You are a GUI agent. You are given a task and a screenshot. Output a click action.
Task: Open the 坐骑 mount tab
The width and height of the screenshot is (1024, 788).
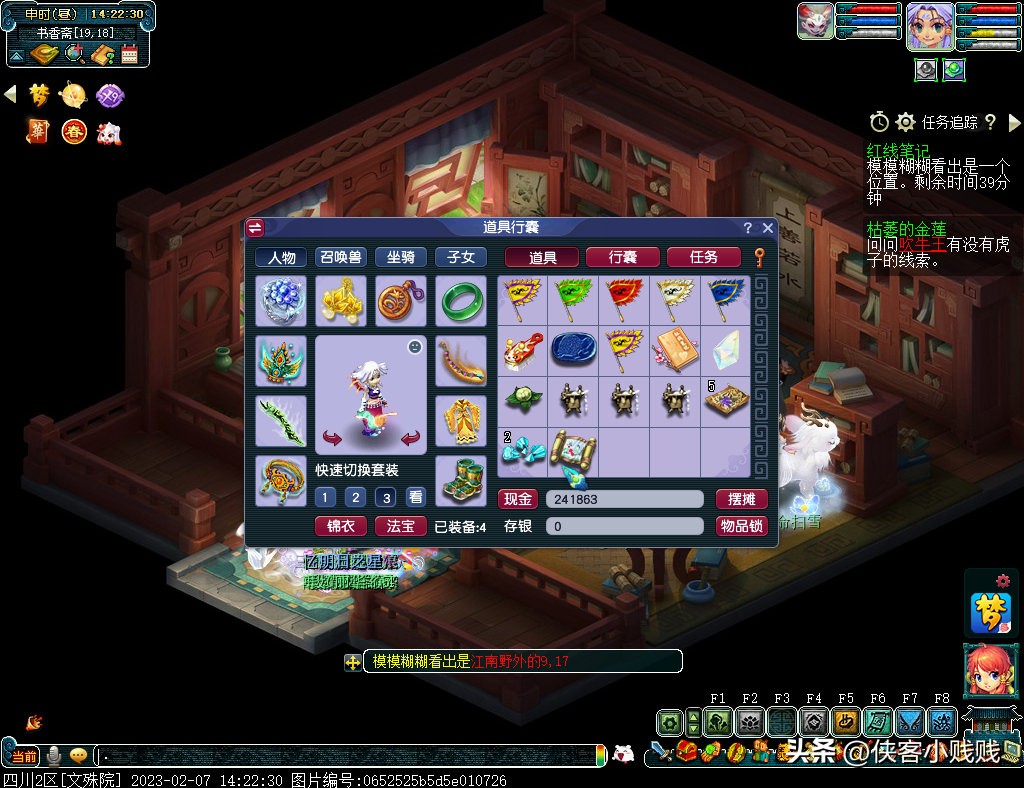(400, 257)
